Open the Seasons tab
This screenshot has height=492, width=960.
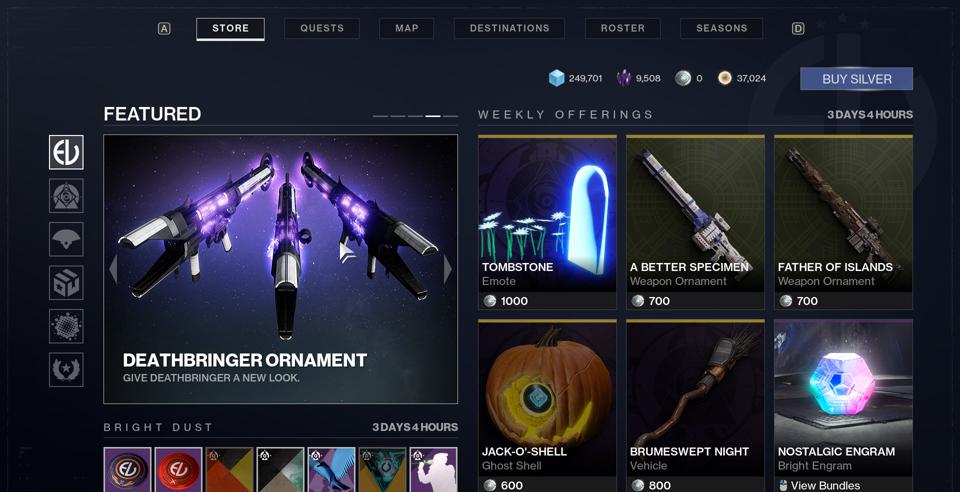pyautogui.click(x=721, y=28)
